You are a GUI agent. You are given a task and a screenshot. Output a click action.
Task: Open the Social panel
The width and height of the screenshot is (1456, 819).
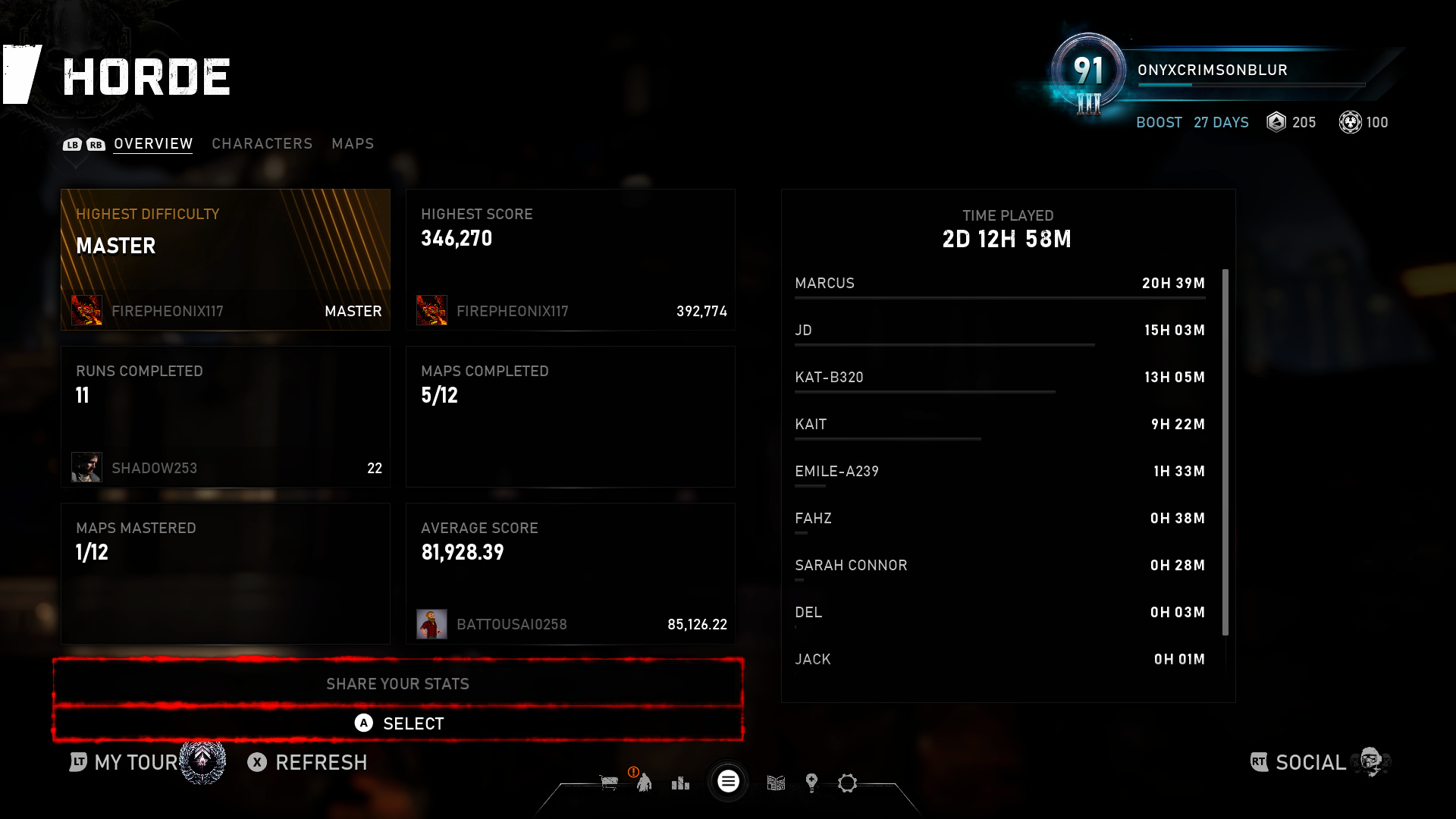pos(1309,762)
